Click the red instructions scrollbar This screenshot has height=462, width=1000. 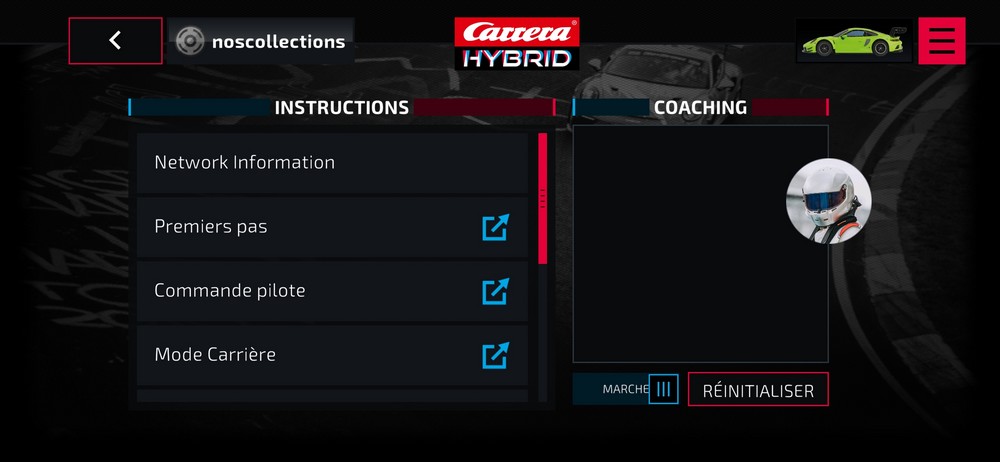[543, 198]
